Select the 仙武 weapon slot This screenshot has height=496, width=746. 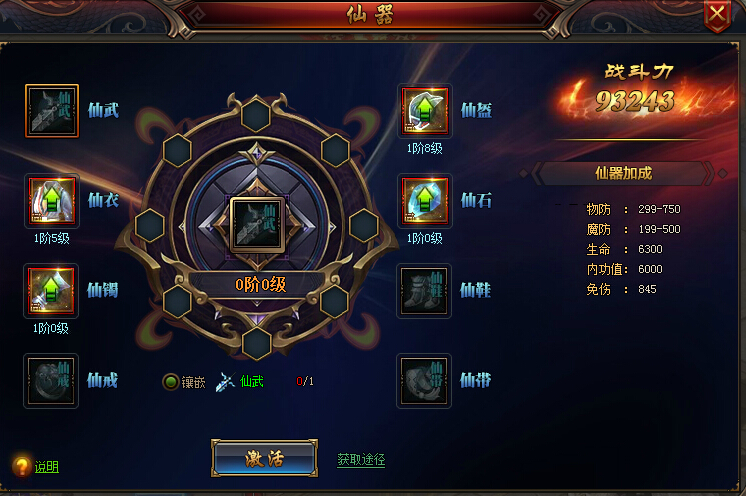51,110
